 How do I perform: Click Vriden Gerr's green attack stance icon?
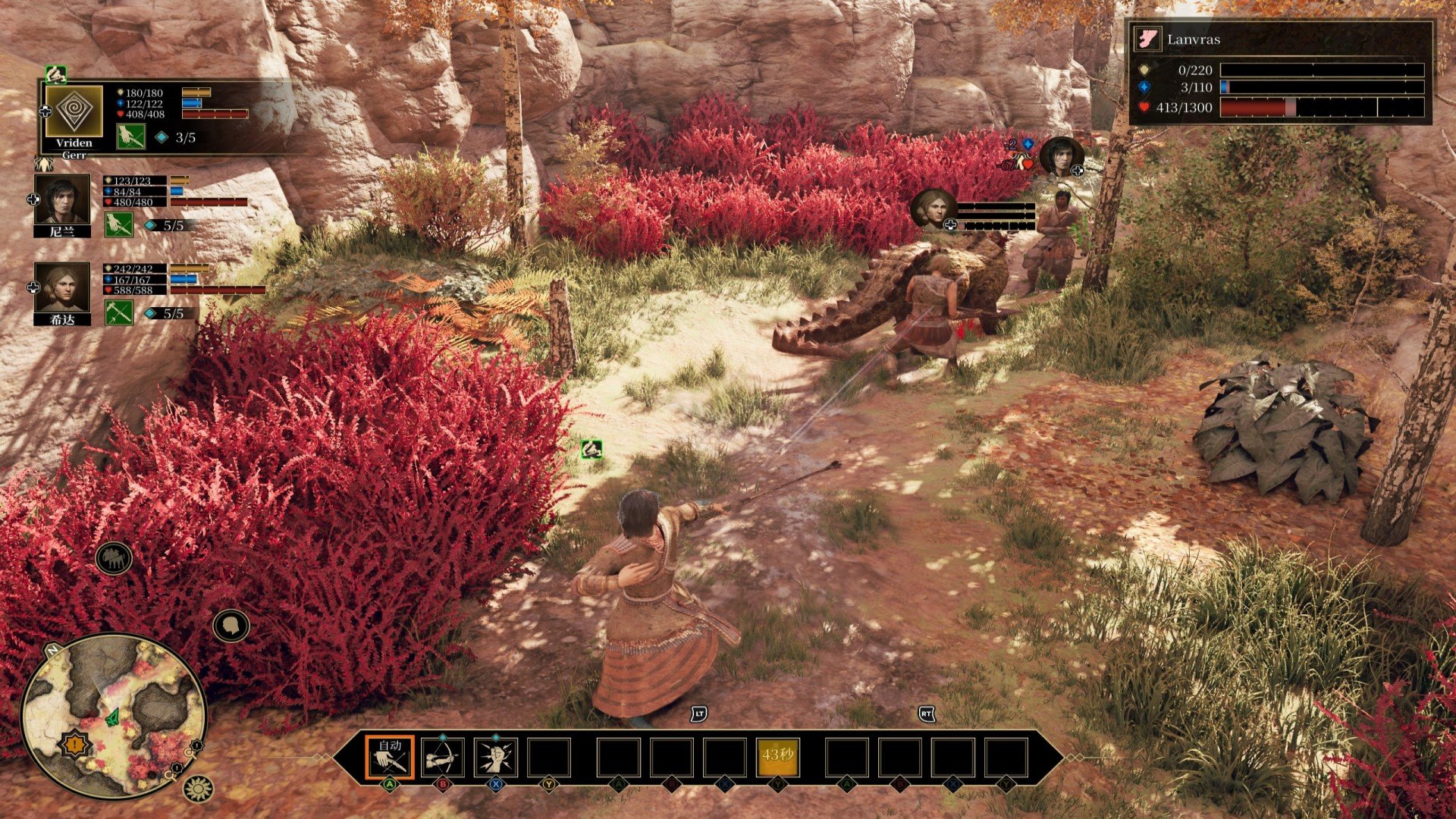(130, 136)
